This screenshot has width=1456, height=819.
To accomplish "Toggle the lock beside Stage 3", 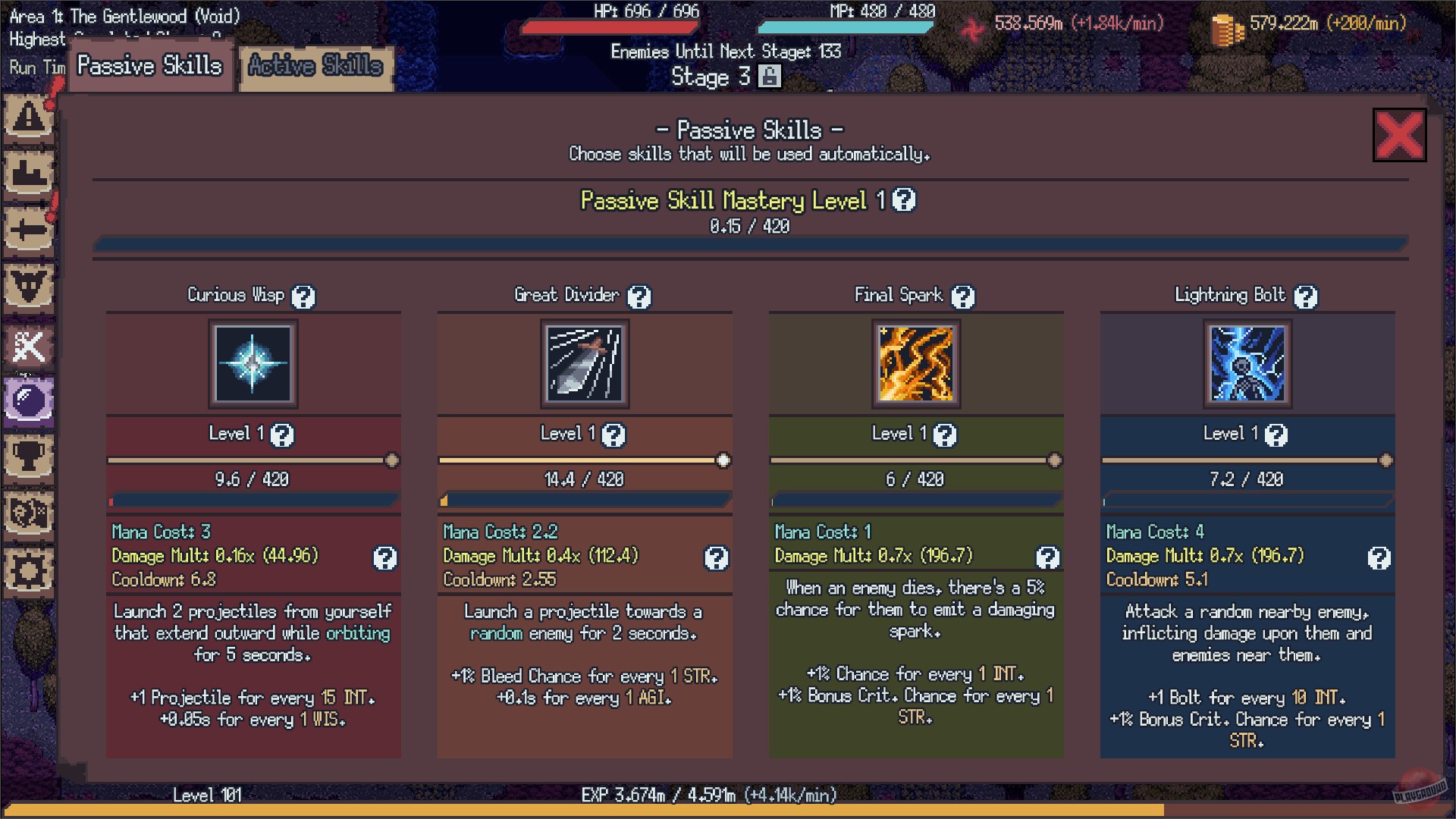I will [x=770, y=77].
